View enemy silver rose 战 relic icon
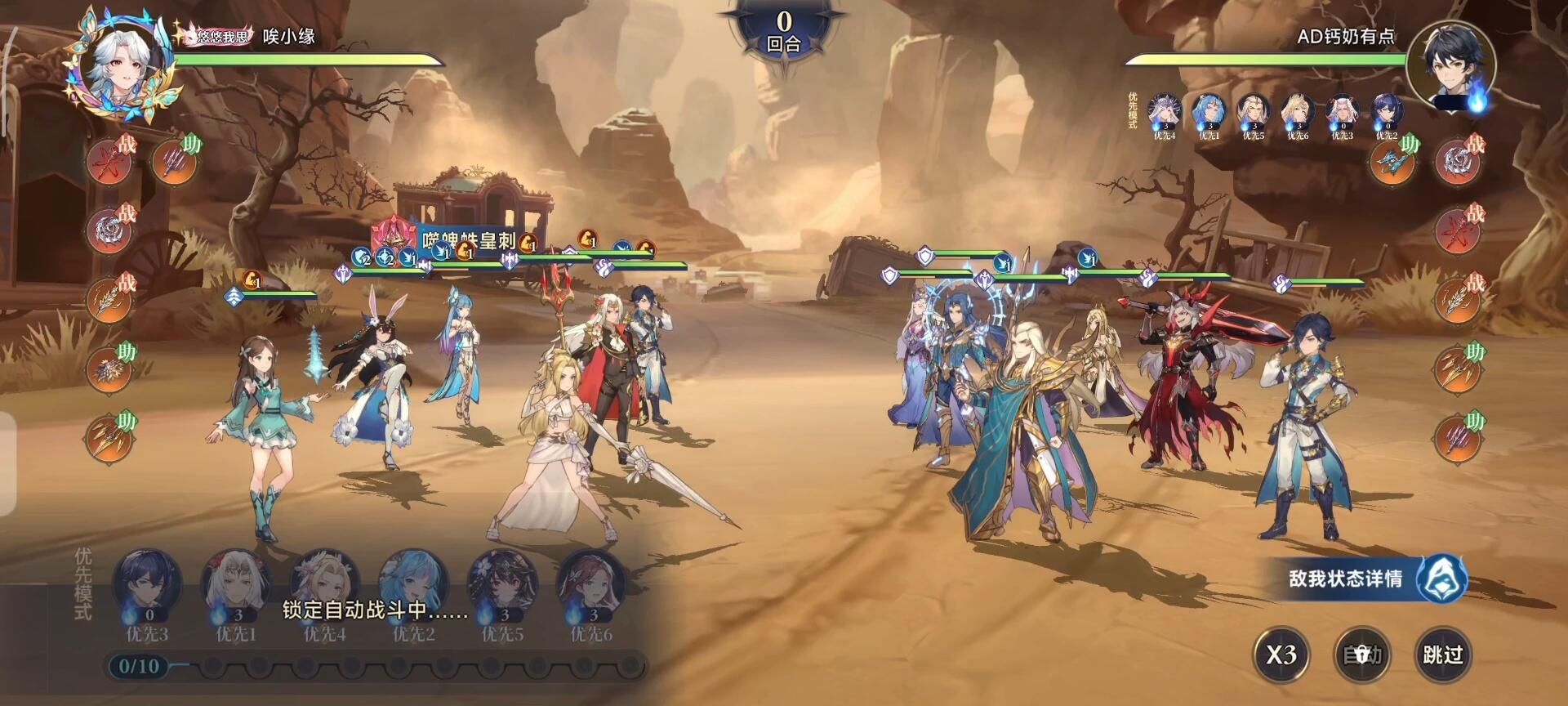1568x706 pixels. pyautogui.click(x=1457, y=163)
